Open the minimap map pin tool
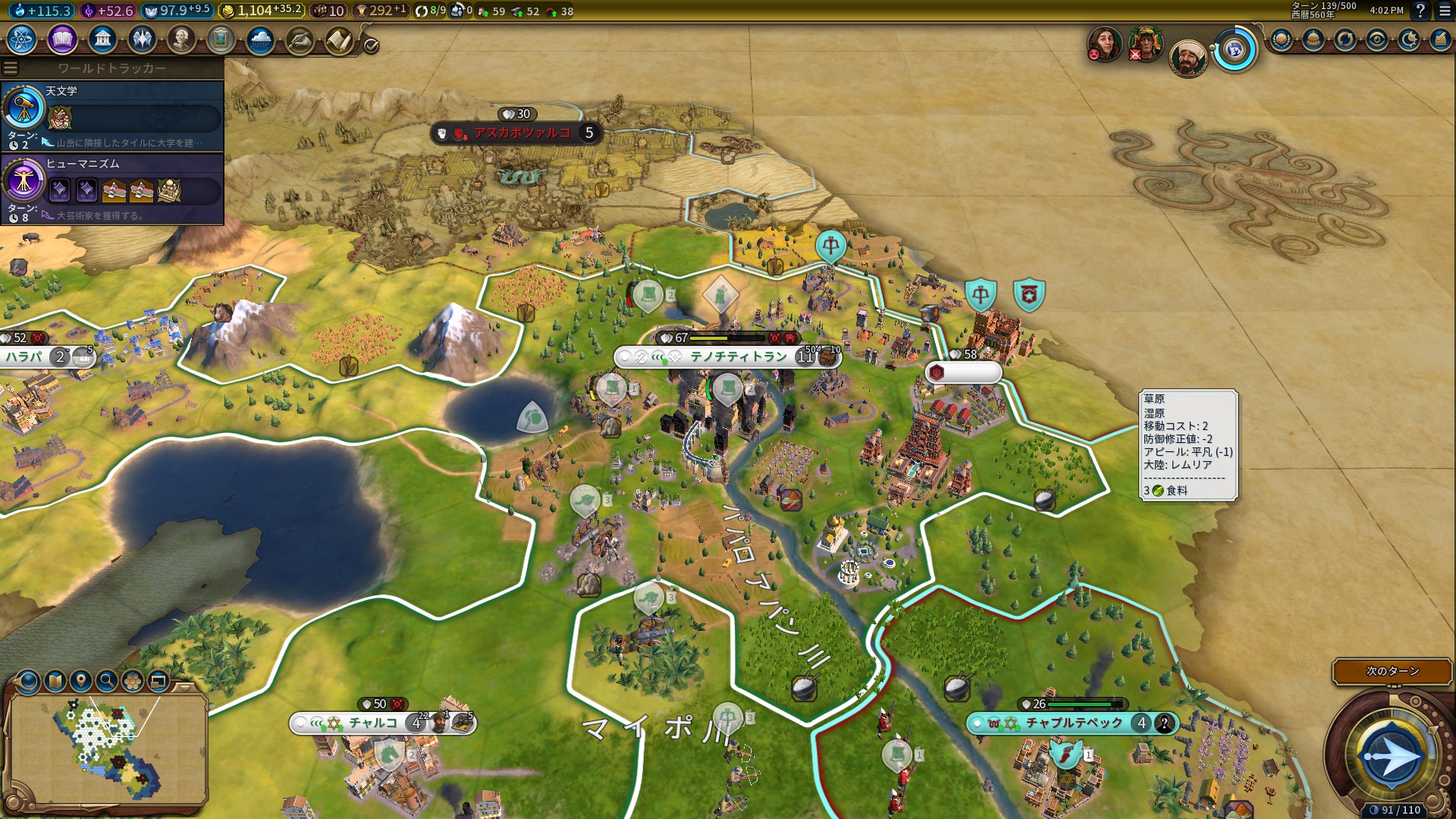 coord(80,681)
